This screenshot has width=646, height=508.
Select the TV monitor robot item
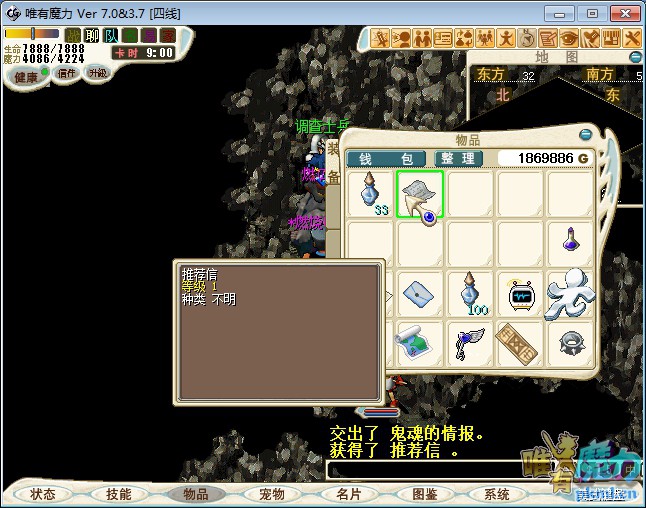[521, 294]
